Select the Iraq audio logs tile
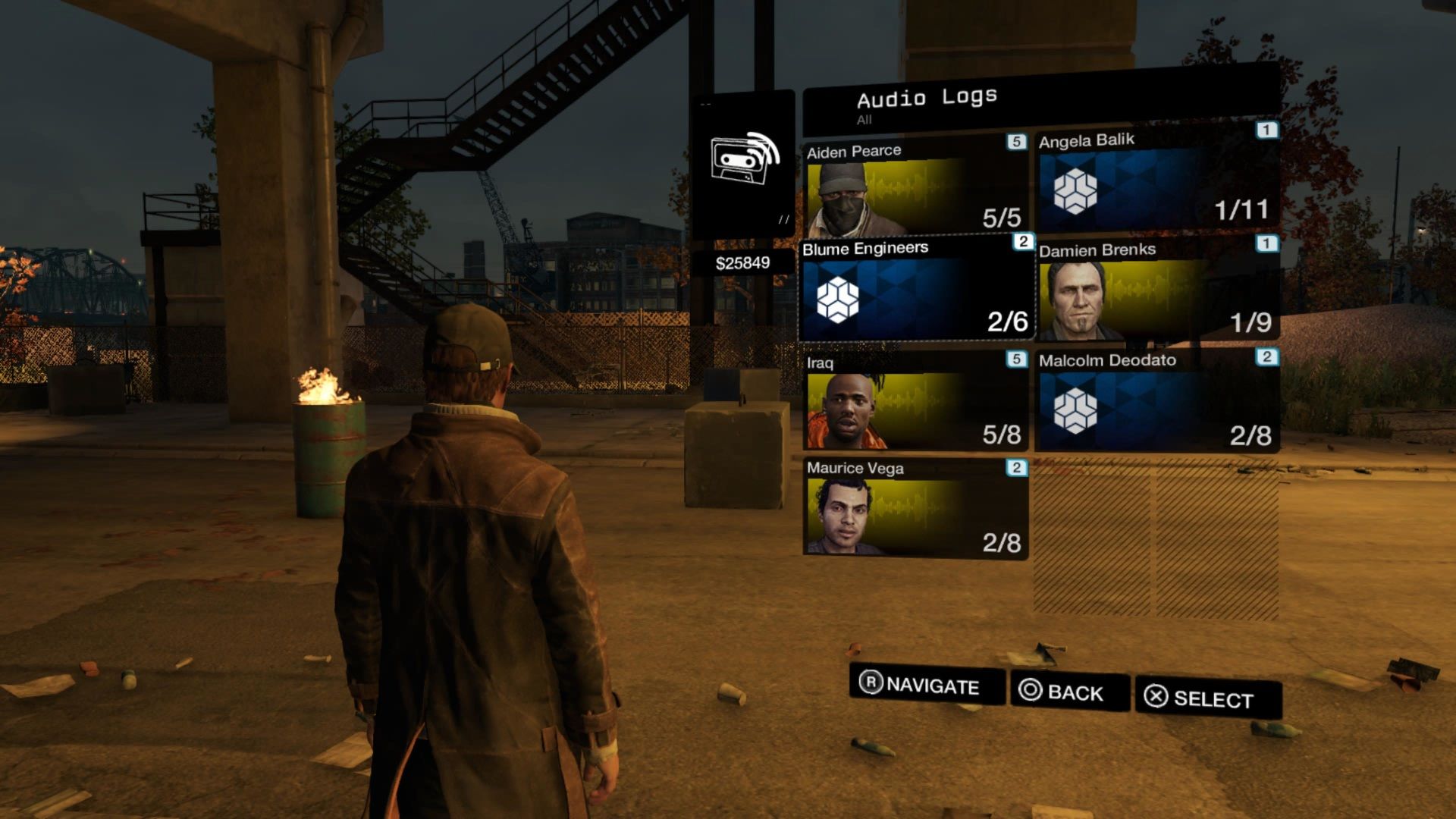This screenshot has height=819, width=1456. (x=915, y=402)
